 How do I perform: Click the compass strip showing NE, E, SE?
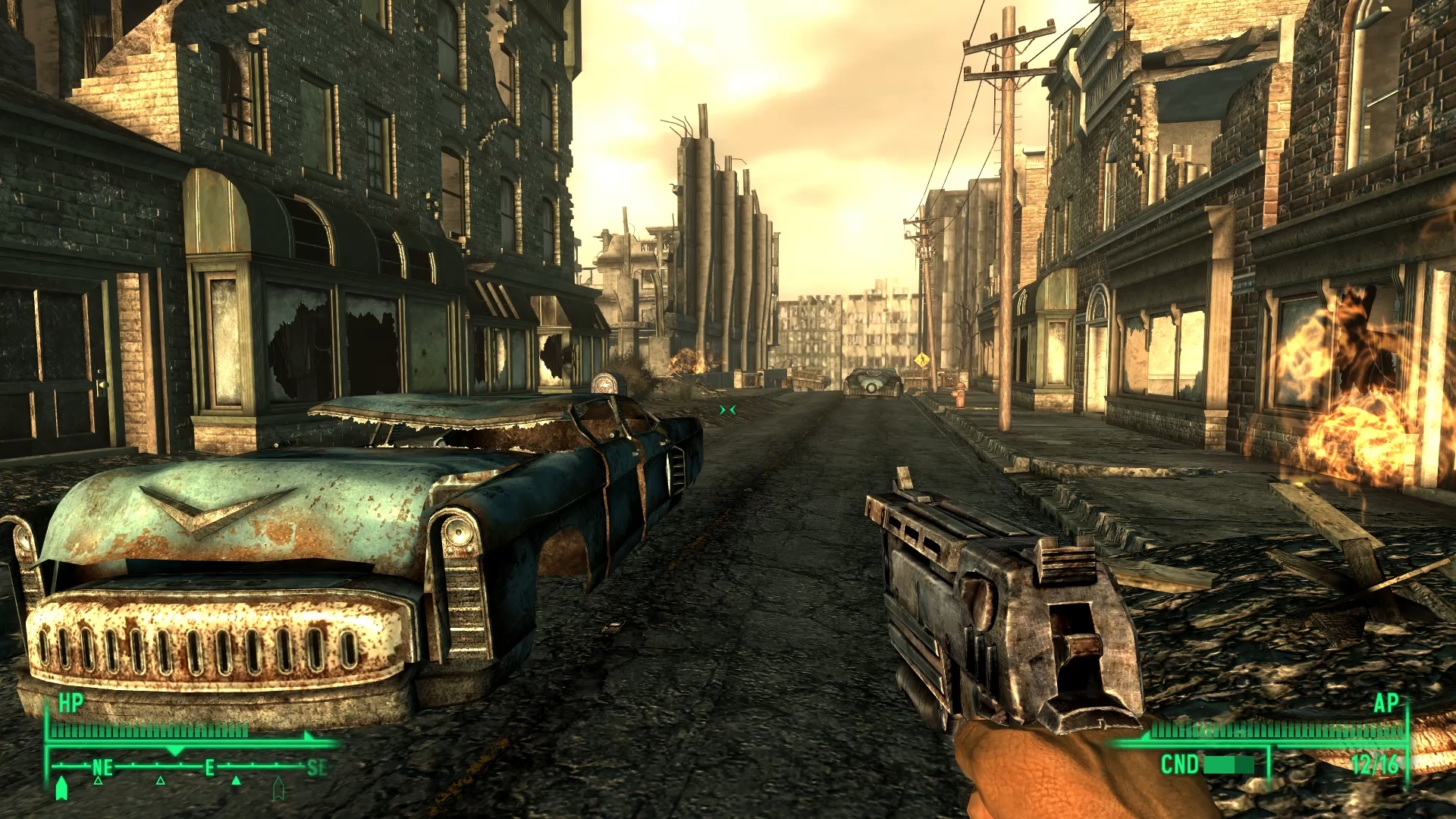[x=190, y=767]
